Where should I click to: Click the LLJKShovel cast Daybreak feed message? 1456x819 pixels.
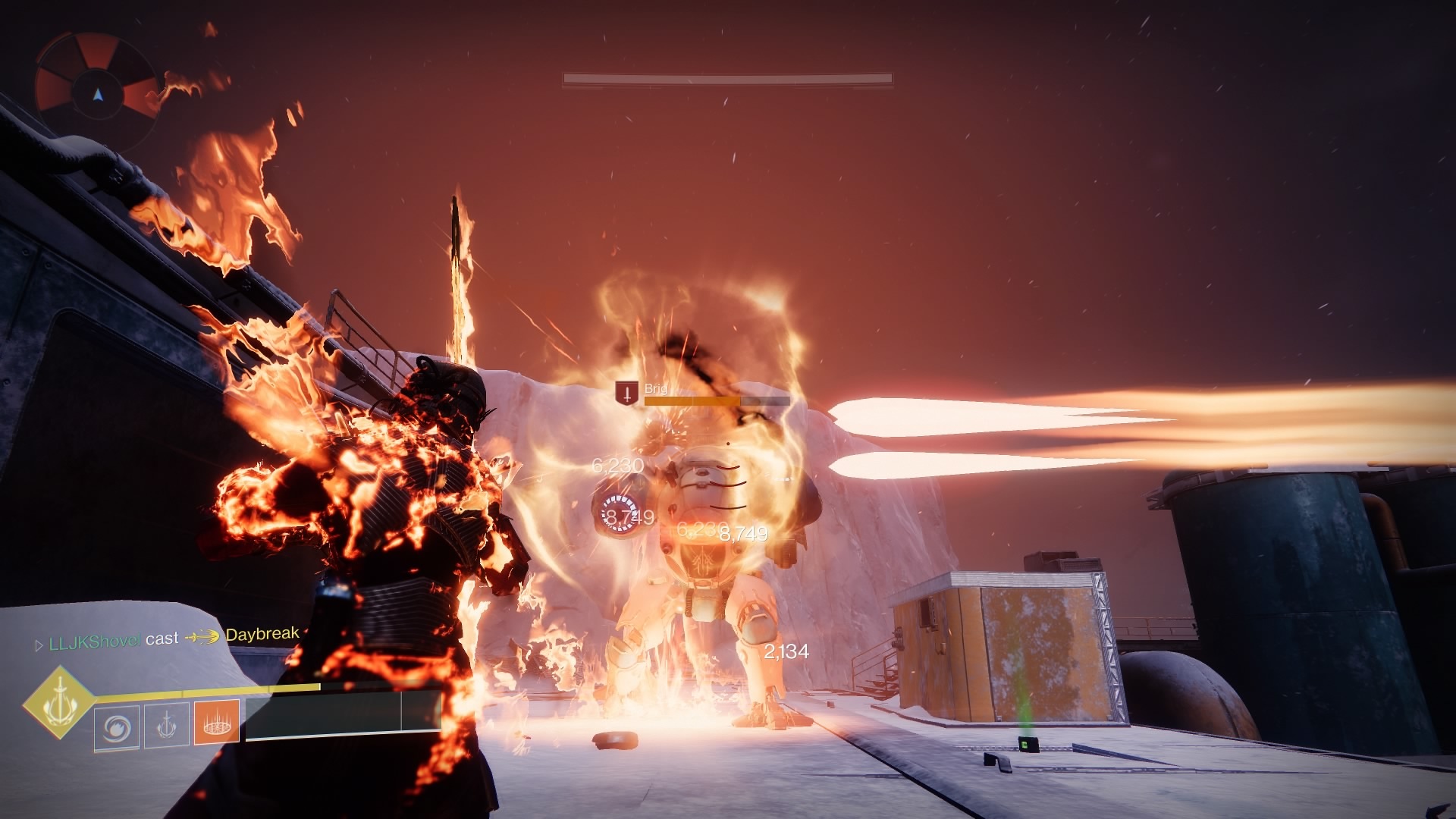coord(168,638)
